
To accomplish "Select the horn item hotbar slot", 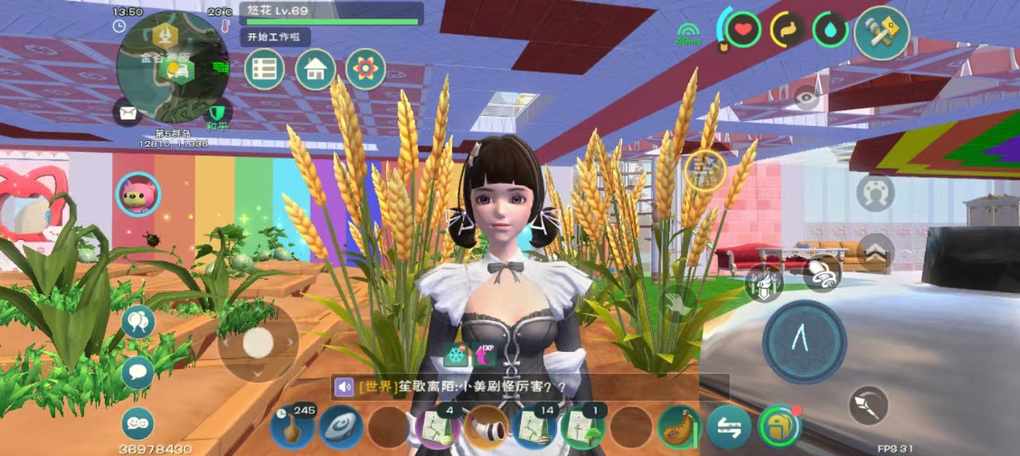I will (487, 427).
